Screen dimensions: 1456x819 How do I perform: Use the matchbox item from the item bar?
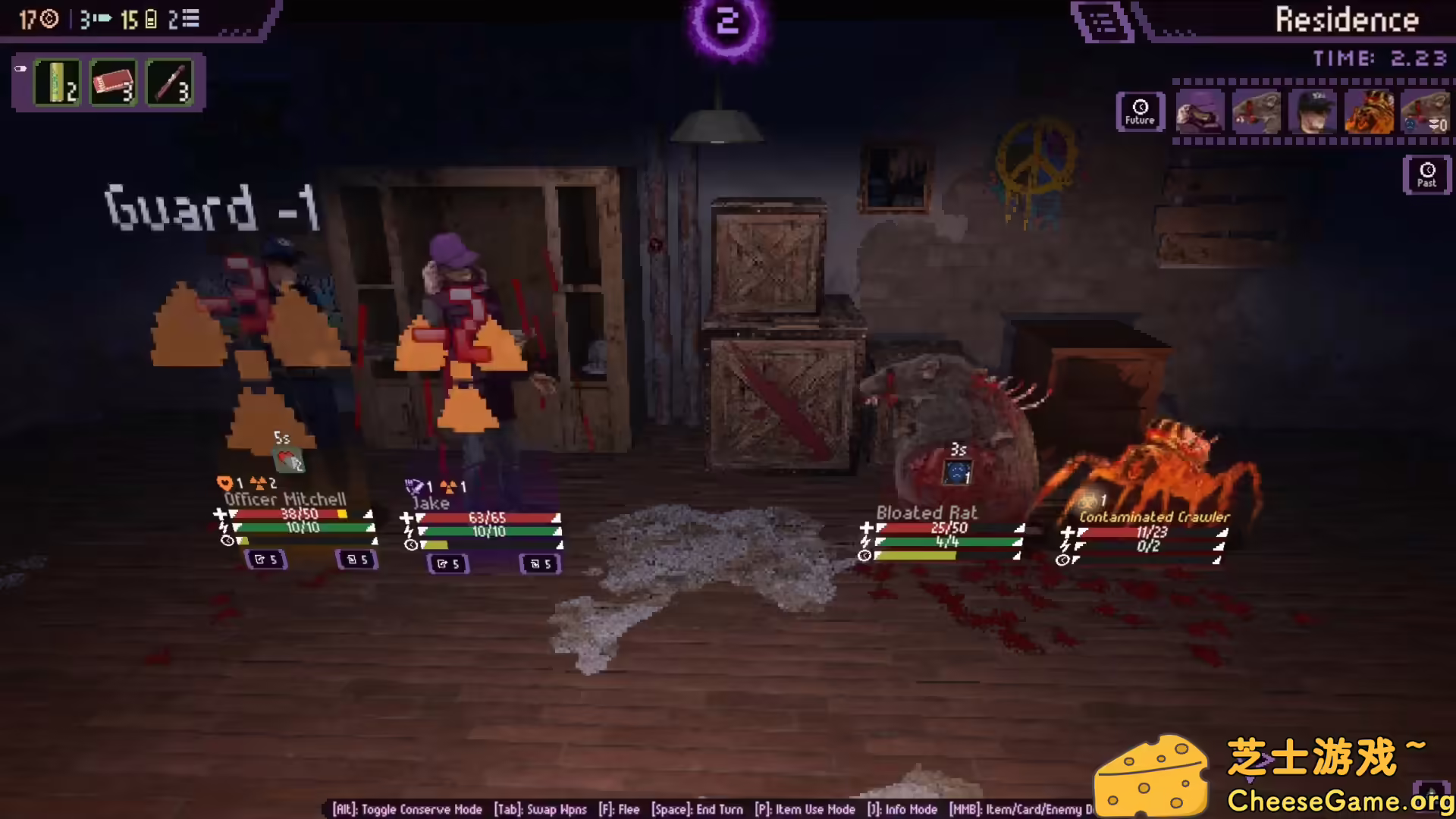[x=114, y=83]
